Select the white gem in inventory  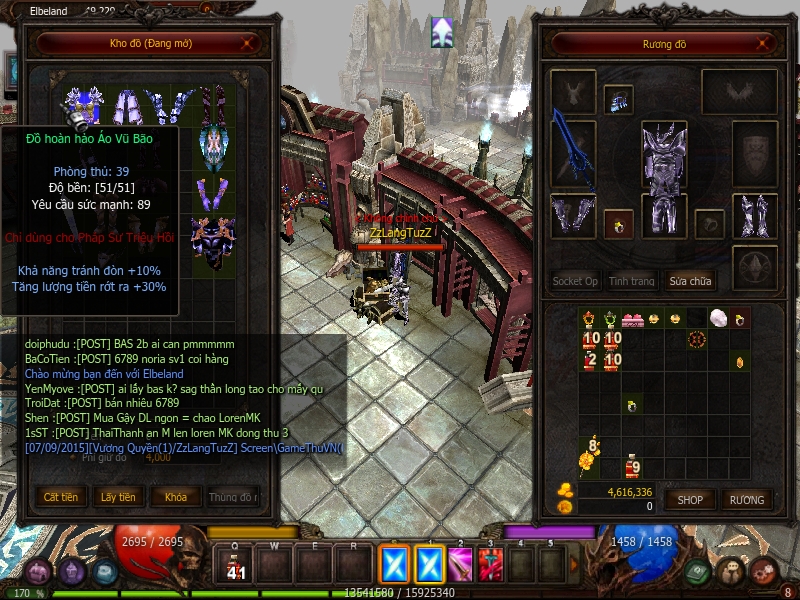[x=717, y=318]
